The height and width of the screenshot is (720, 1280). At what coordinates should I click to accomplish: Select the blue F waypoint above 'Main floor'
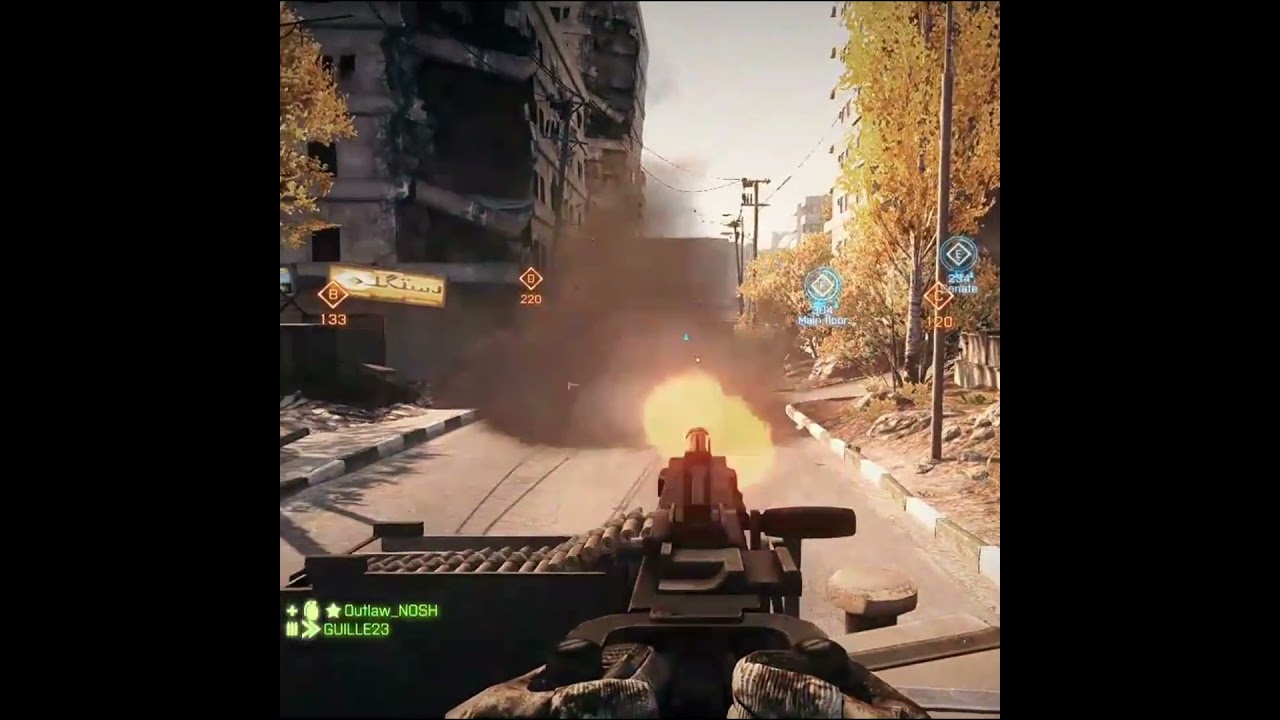(x=821, y=286)
